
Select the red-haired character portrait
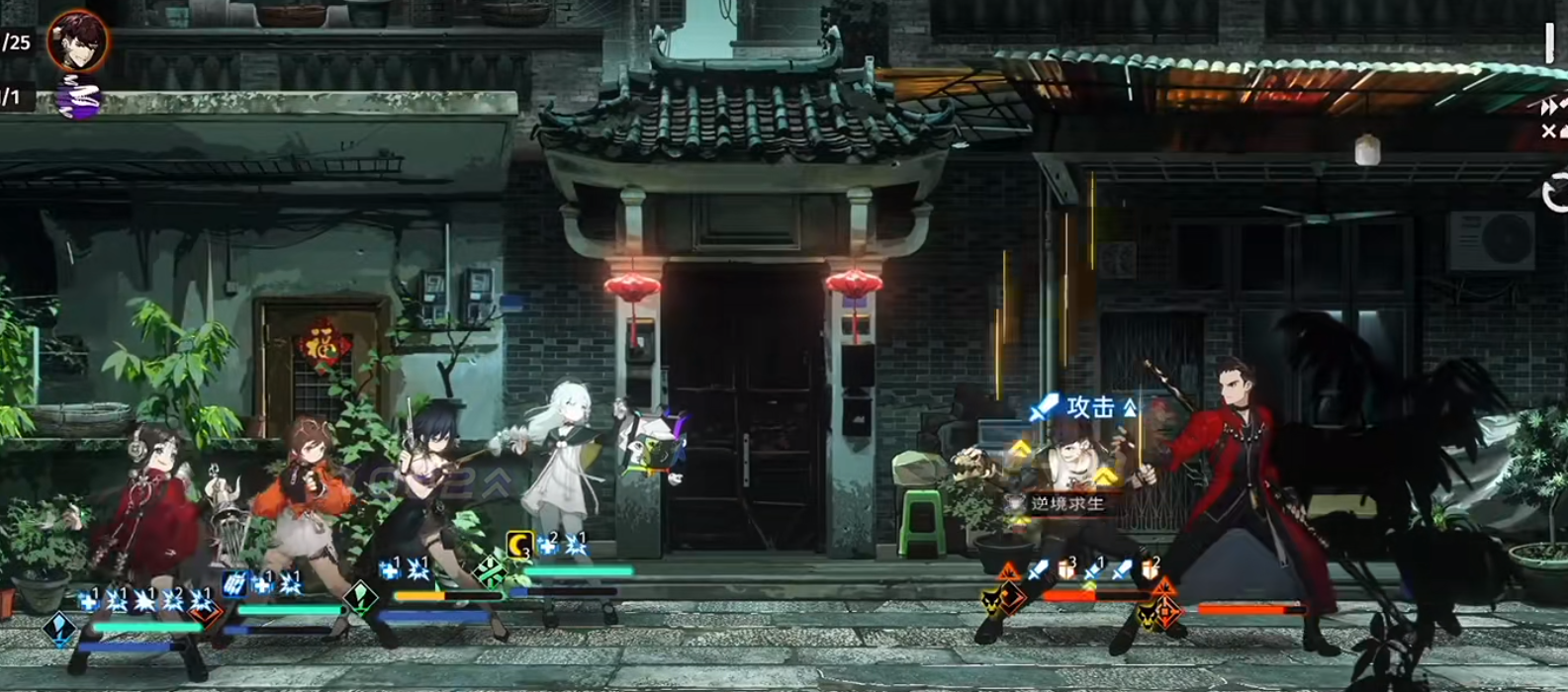pos(78,40)
